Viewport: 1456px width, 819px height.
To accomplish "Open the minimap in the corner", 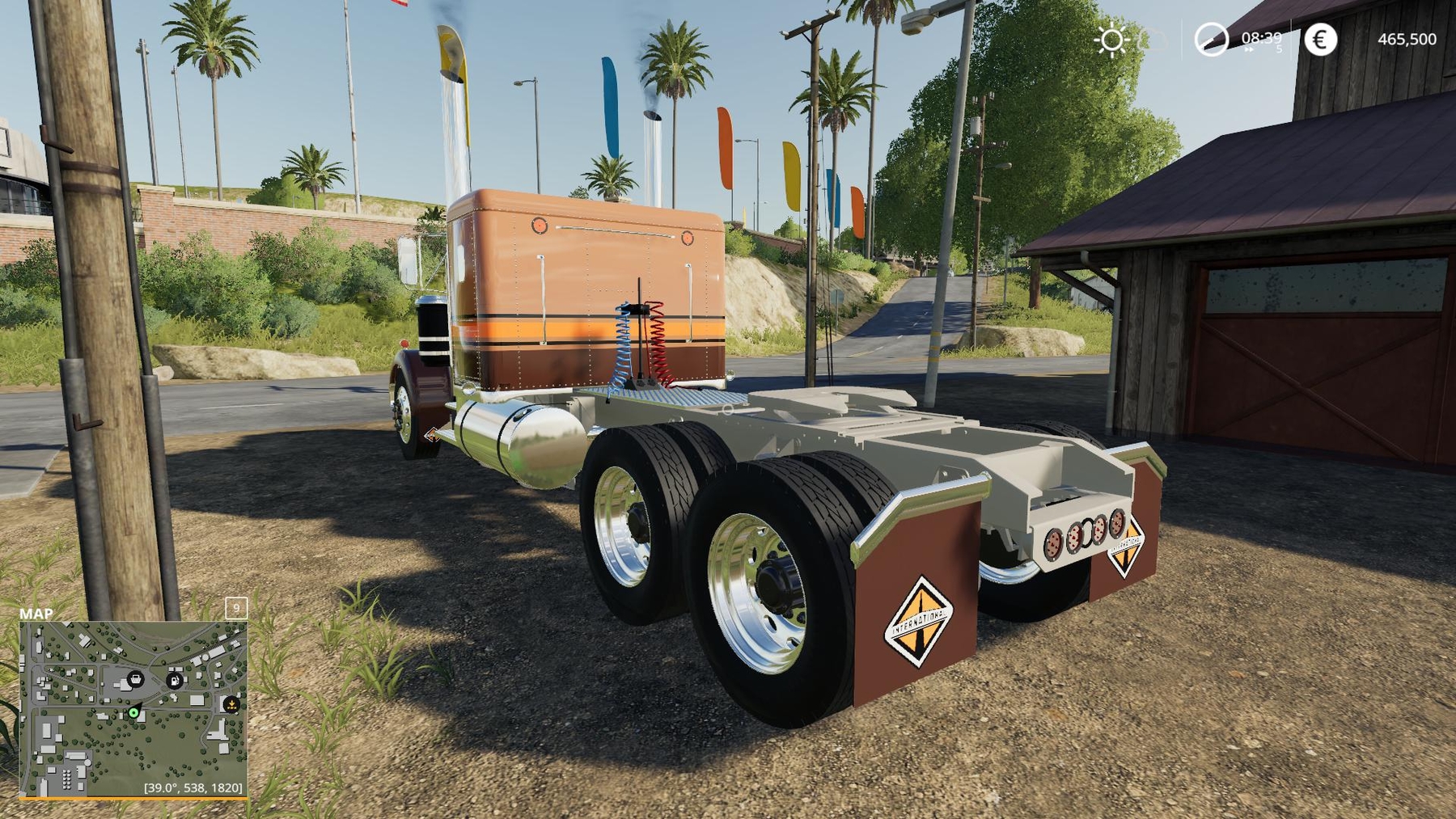I will click(x=133, y=709).
